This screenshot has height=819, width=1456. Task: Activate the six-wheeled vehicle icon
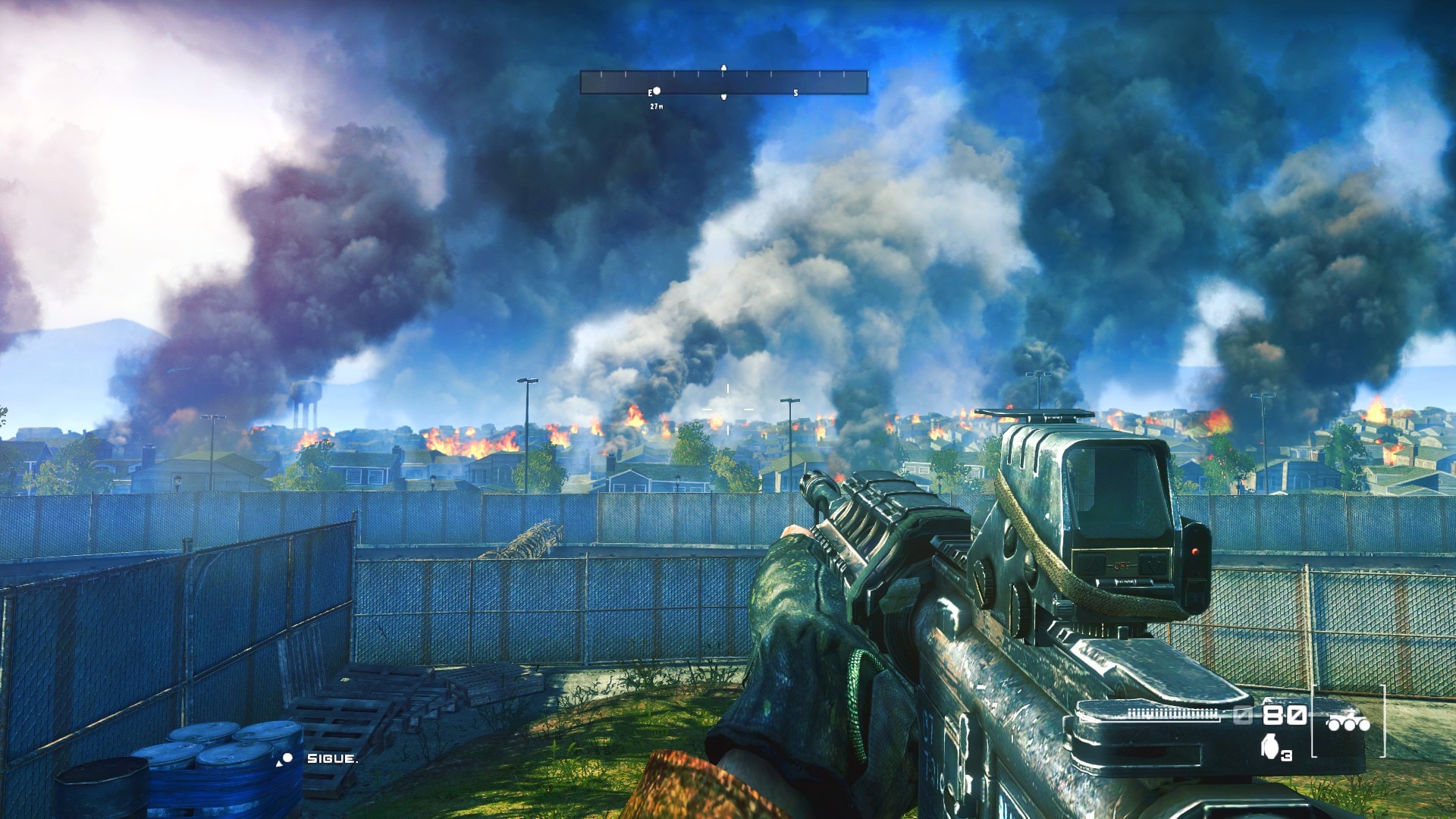tap(1348, 723)
